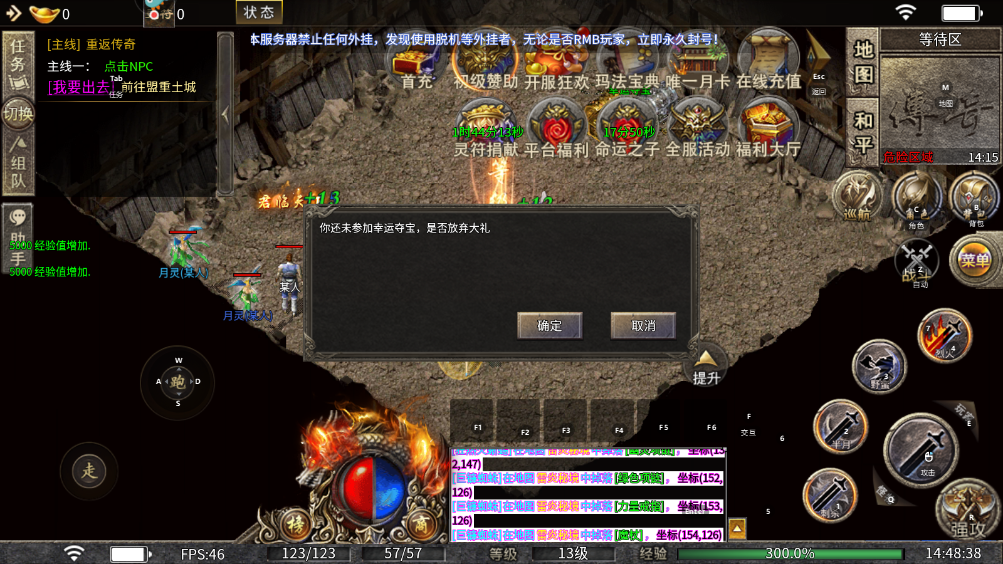The height and width of the screenshot is (564, 1003).
Task: Open the 全服活动 event icon
Action: (697, 126)
